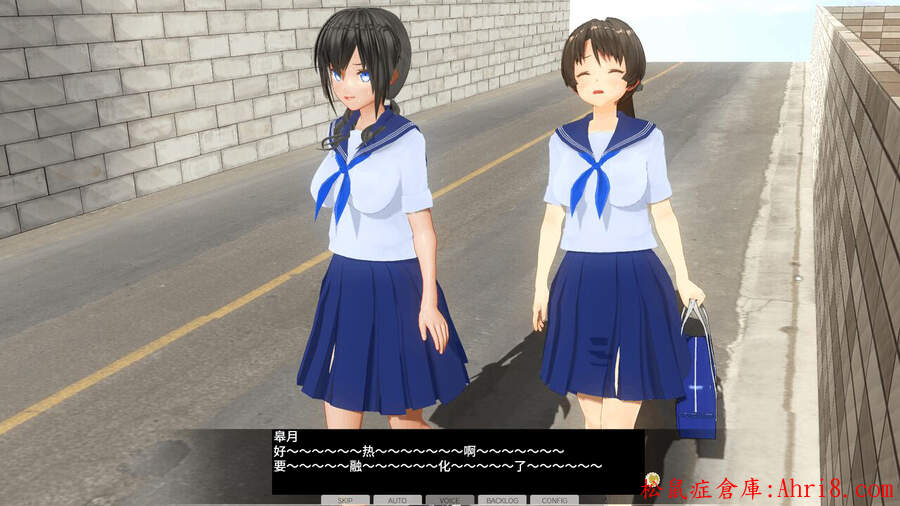Toggle the VOICE button
Screen dimensions: 900x506
click(x=450, y=499)
